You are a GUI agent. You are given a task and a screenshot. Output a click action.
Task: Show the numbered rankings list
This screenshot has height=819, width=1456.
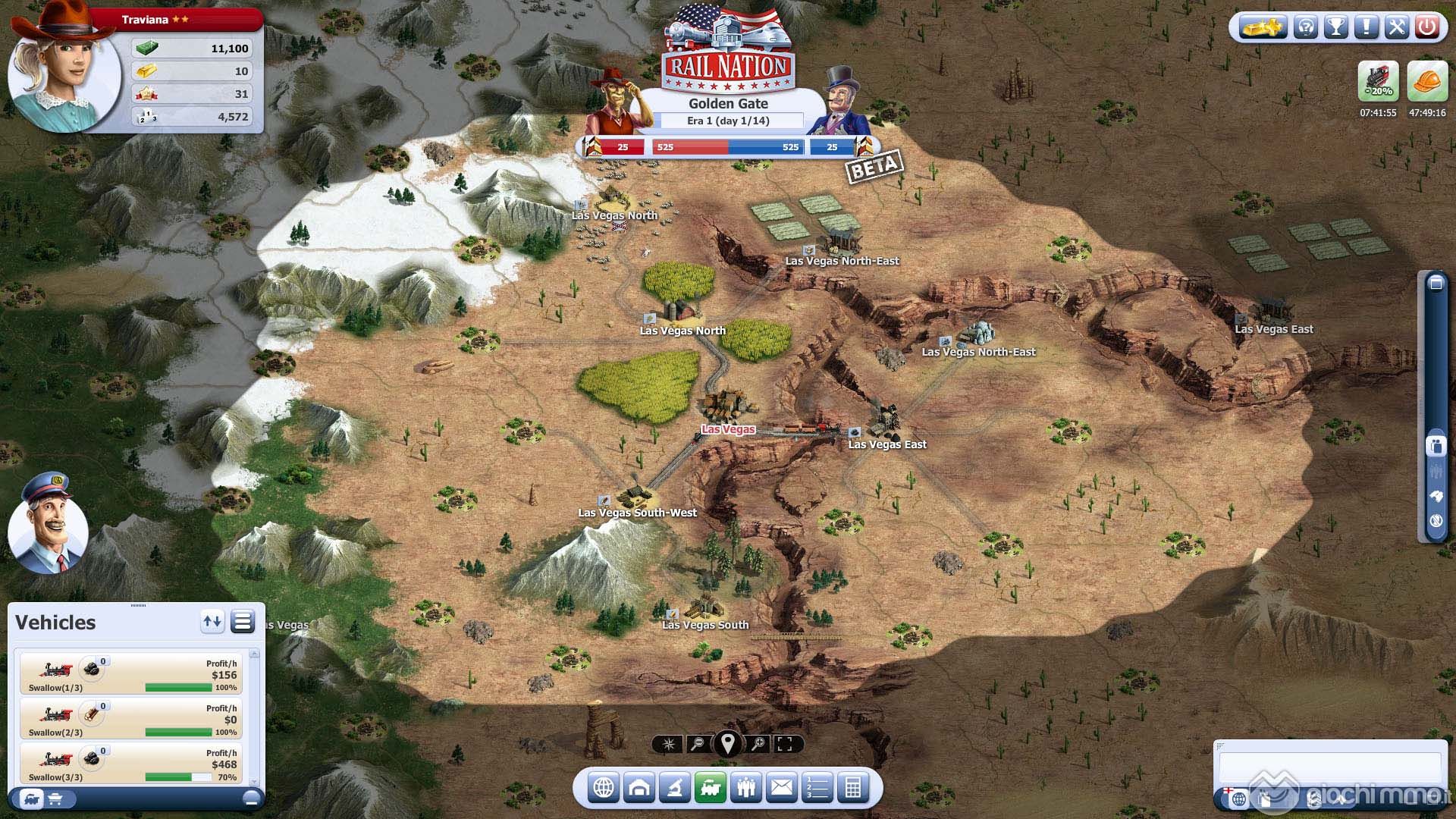(x=817, y=788)
